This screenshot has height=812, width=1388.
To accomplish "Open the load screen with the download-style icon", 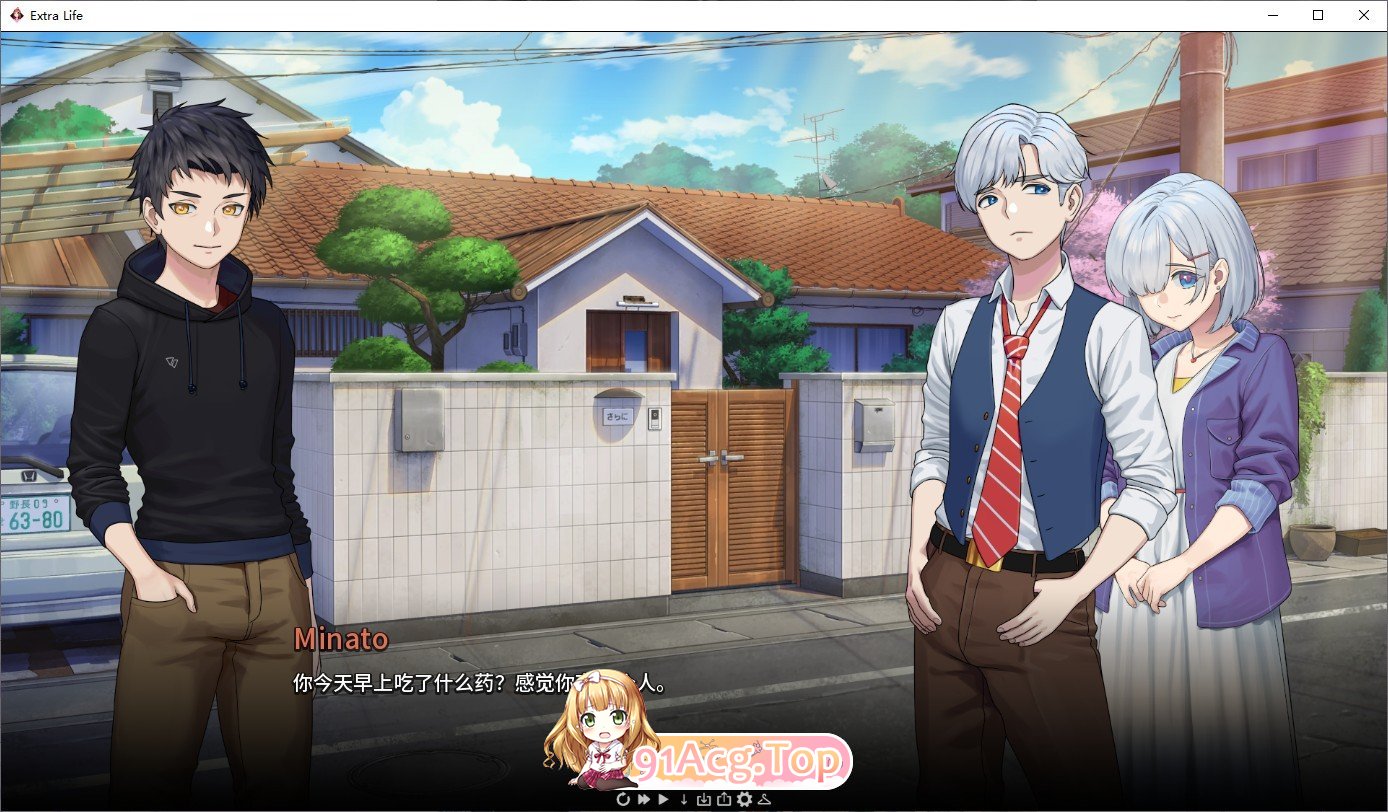I will 704,800.
